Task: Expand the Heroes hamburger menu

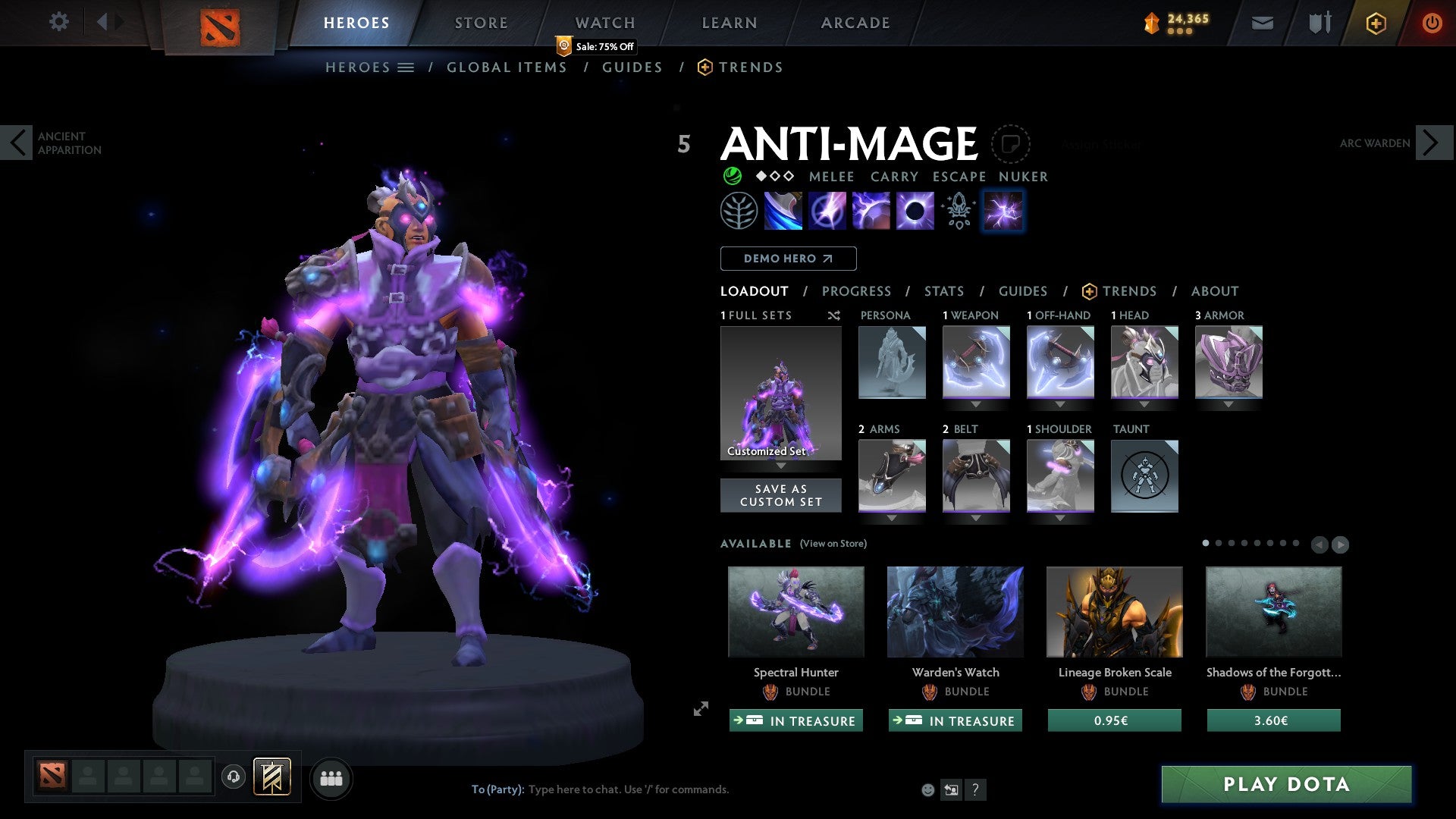Action: 406,67
